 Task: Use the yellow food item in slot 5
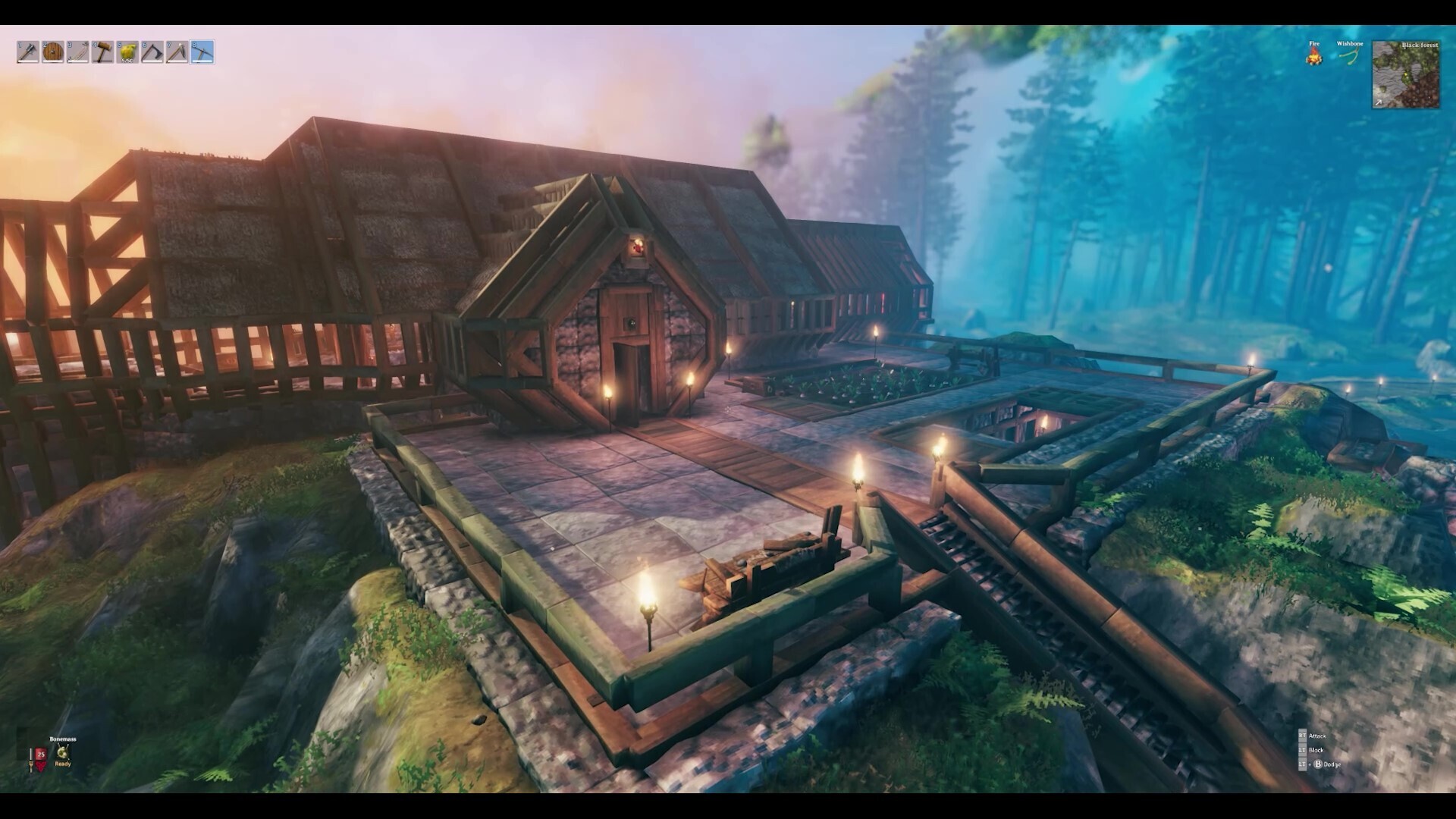[127, 52]
